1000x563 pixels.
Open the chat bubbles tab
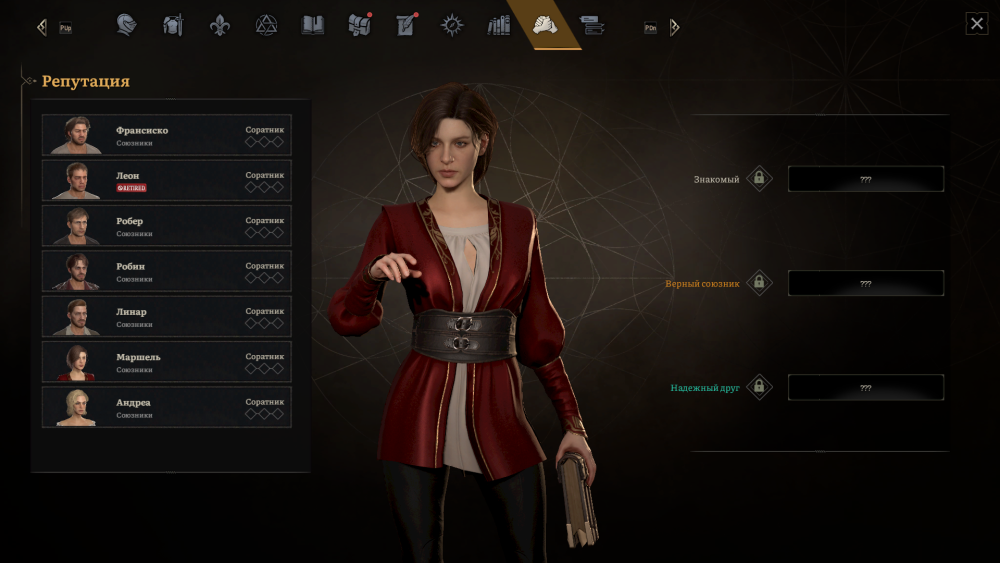point(592,25)
